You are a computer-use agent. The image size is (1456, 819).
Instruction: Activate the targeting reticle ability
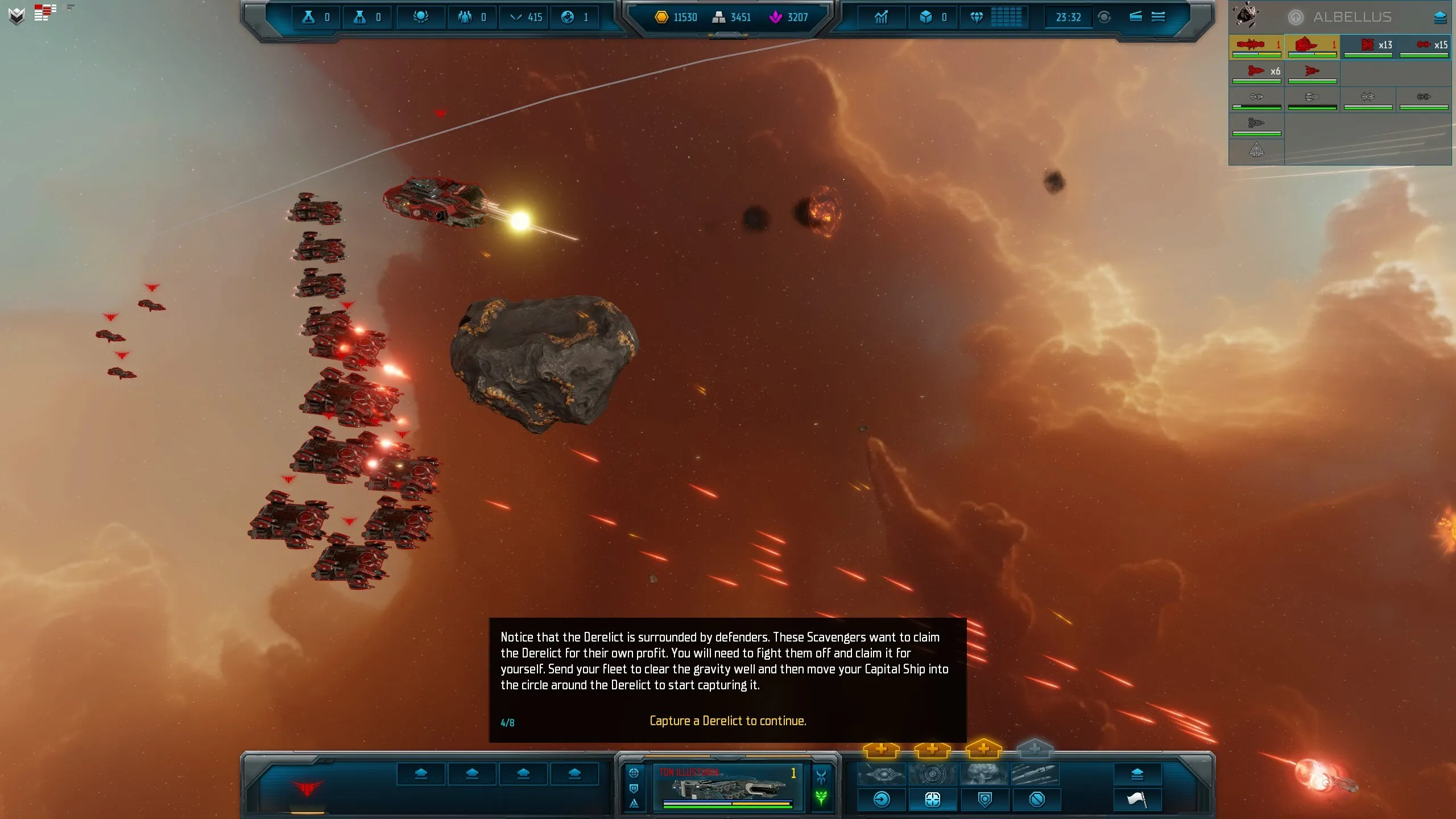tap(932, 774)
